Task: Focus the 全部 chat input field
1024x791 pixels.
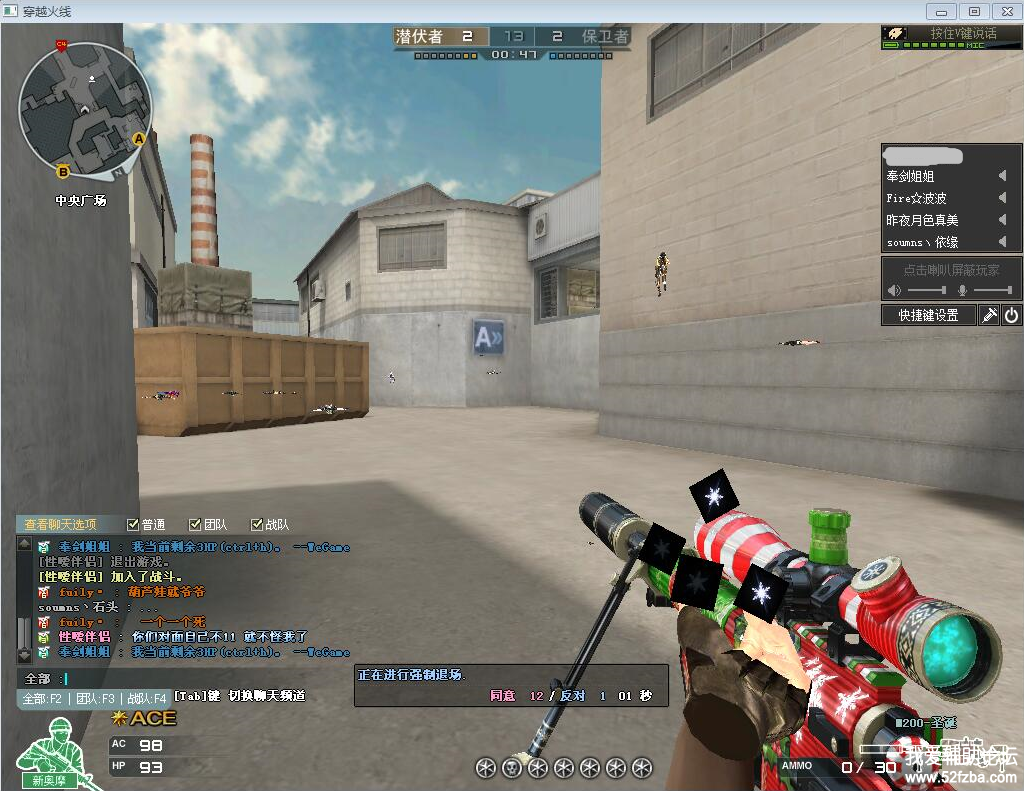Action: (x=200, y=678)
